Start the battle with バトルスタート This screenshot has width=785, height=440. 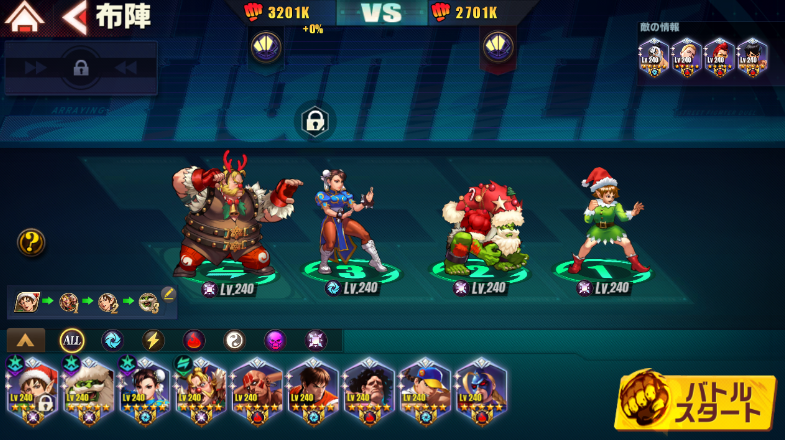pos(697,399)
